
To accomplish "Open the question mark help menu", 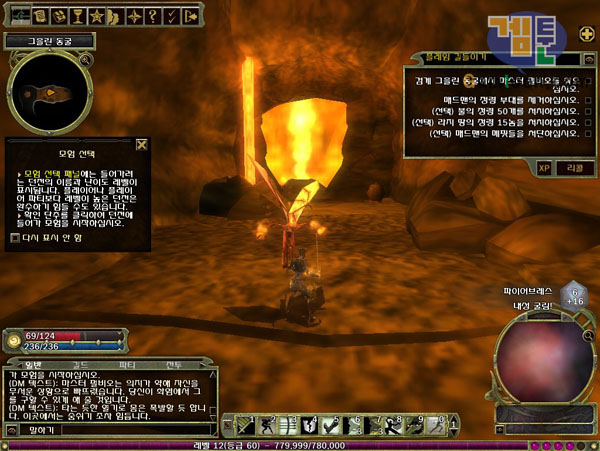I will click(150, 16).
